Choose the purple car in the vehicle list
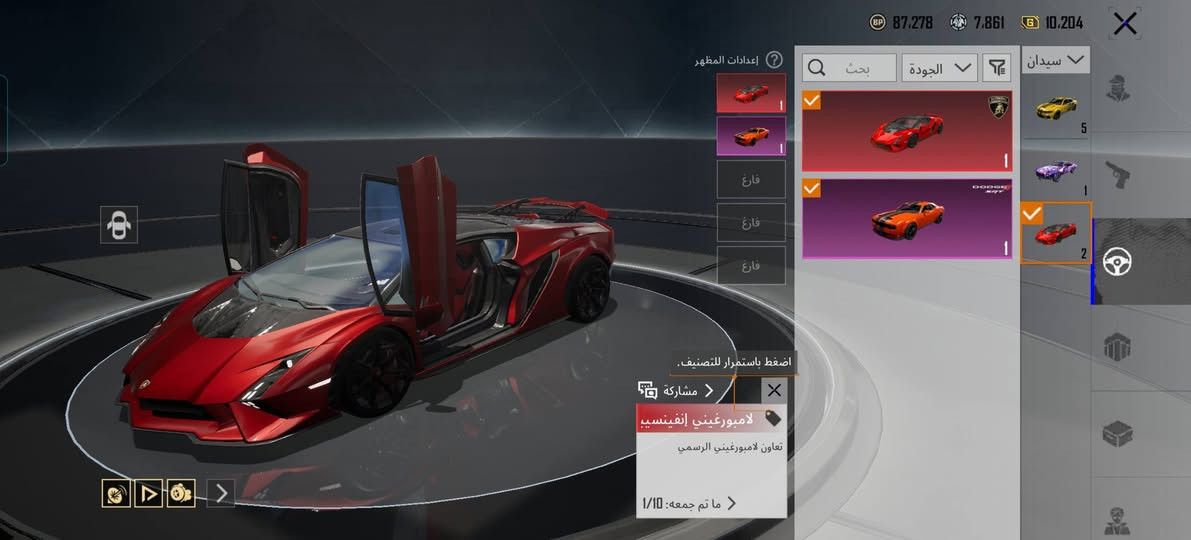The height and width of the screenshot is (540, 1191). tap(1055, 170)
